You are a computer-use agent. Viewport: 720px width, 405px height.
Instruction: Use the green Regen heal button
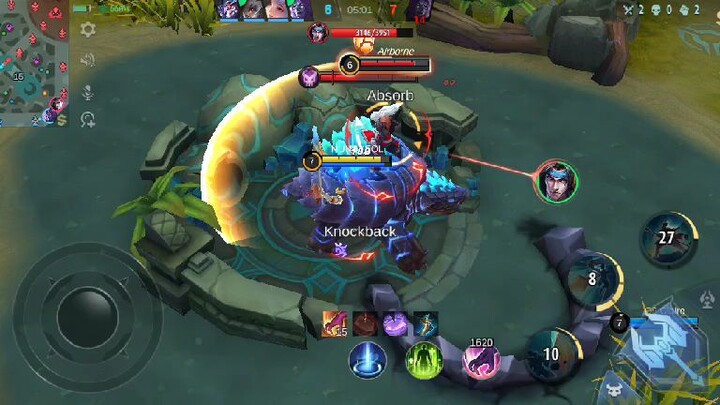(424, 359)
